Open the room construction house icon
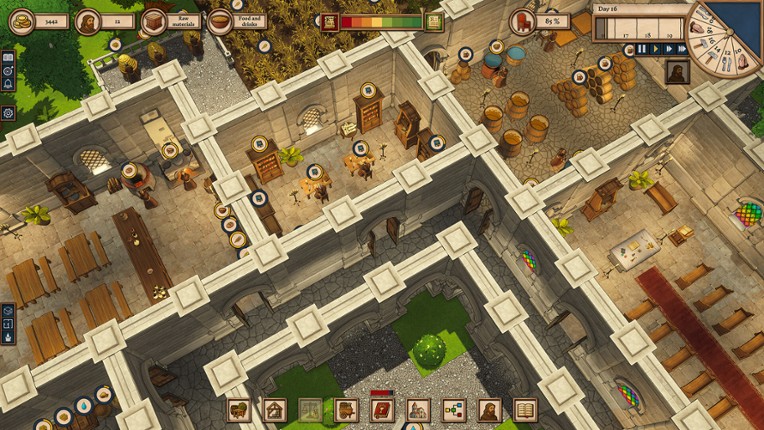 click(274, 408)
